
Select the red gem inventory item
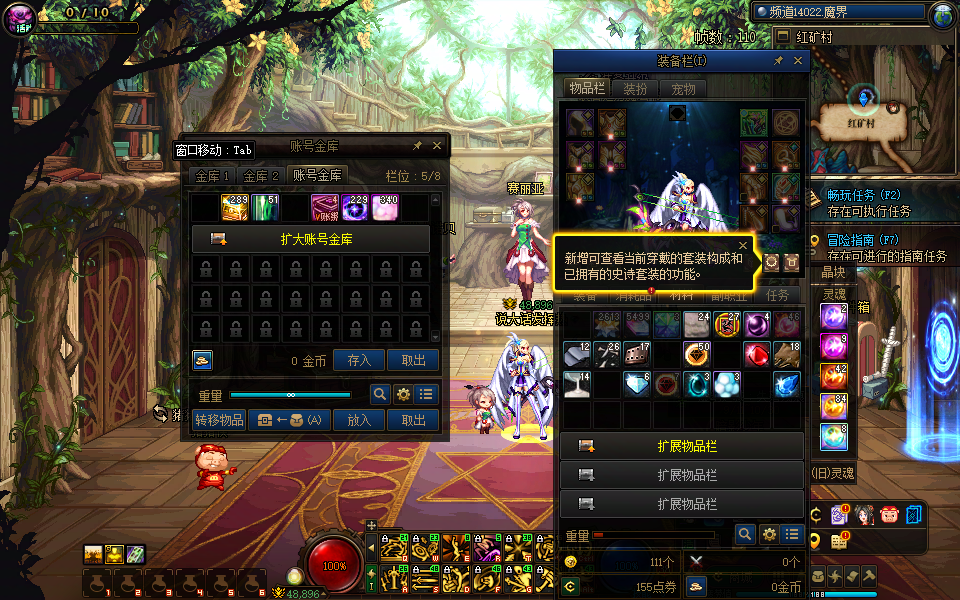tap(757, 354)
